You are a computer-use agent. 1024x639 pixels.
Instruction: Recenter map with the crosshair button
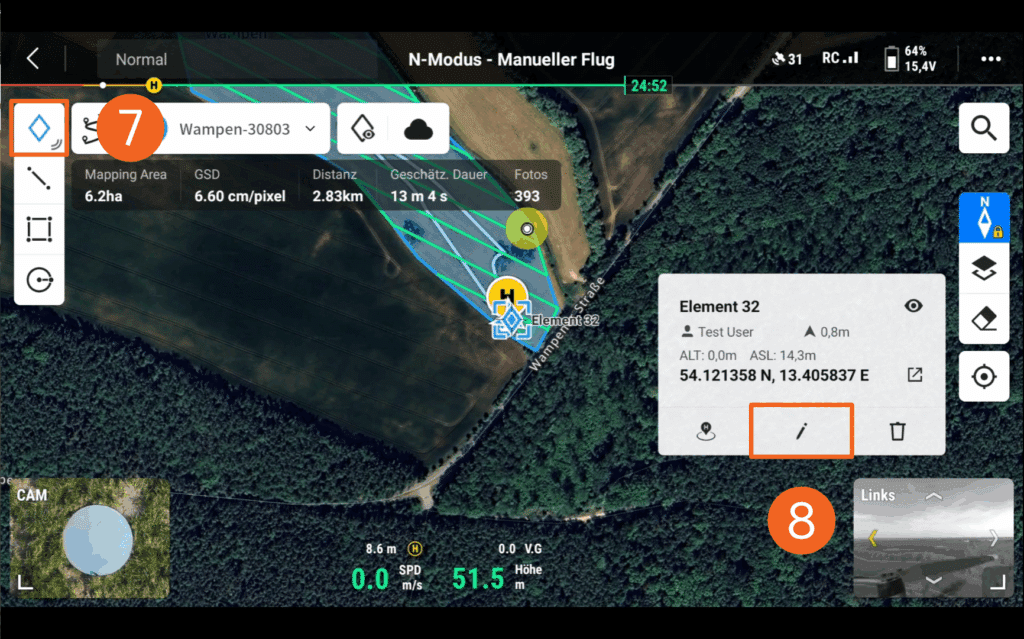984,377
